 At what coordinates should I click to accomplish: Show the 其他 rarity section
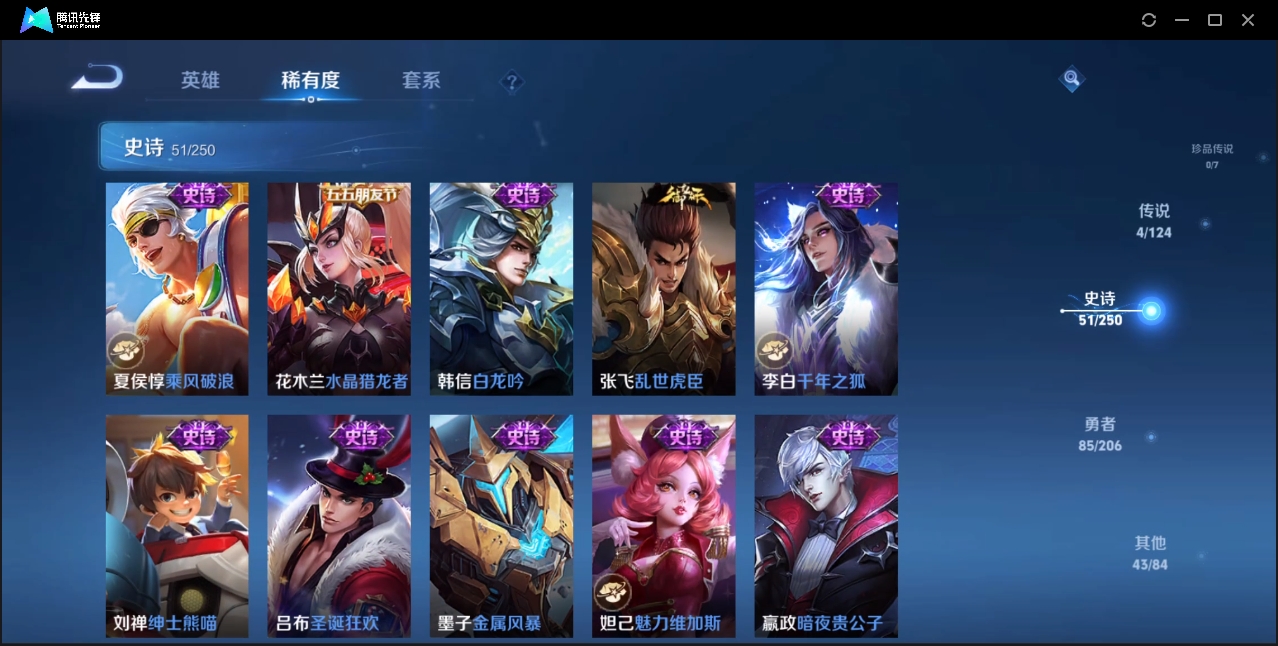(1150, 553)
